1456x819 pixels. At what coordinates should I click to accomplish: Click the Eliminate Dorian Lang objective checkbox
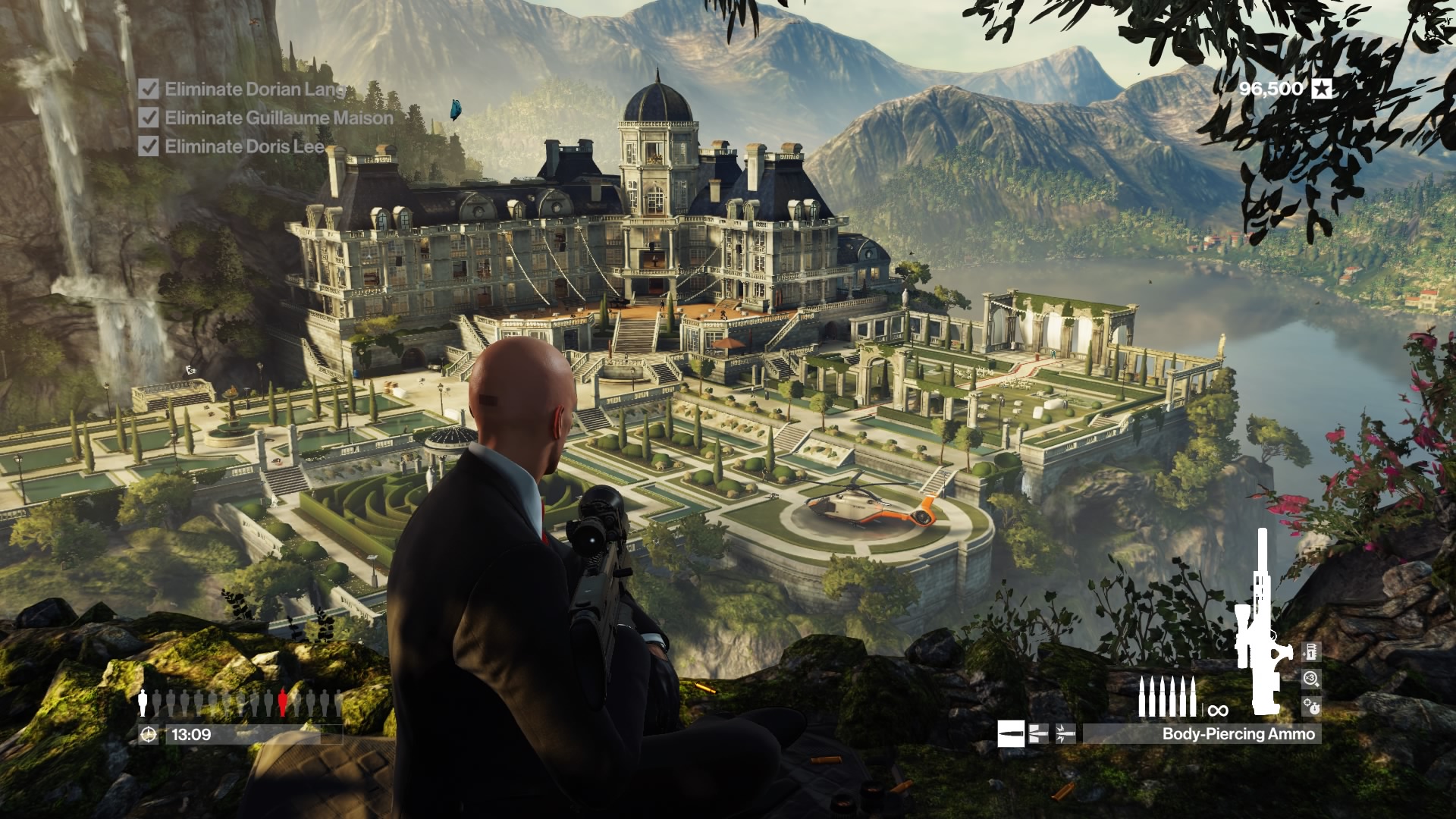(x=149, y=89)
